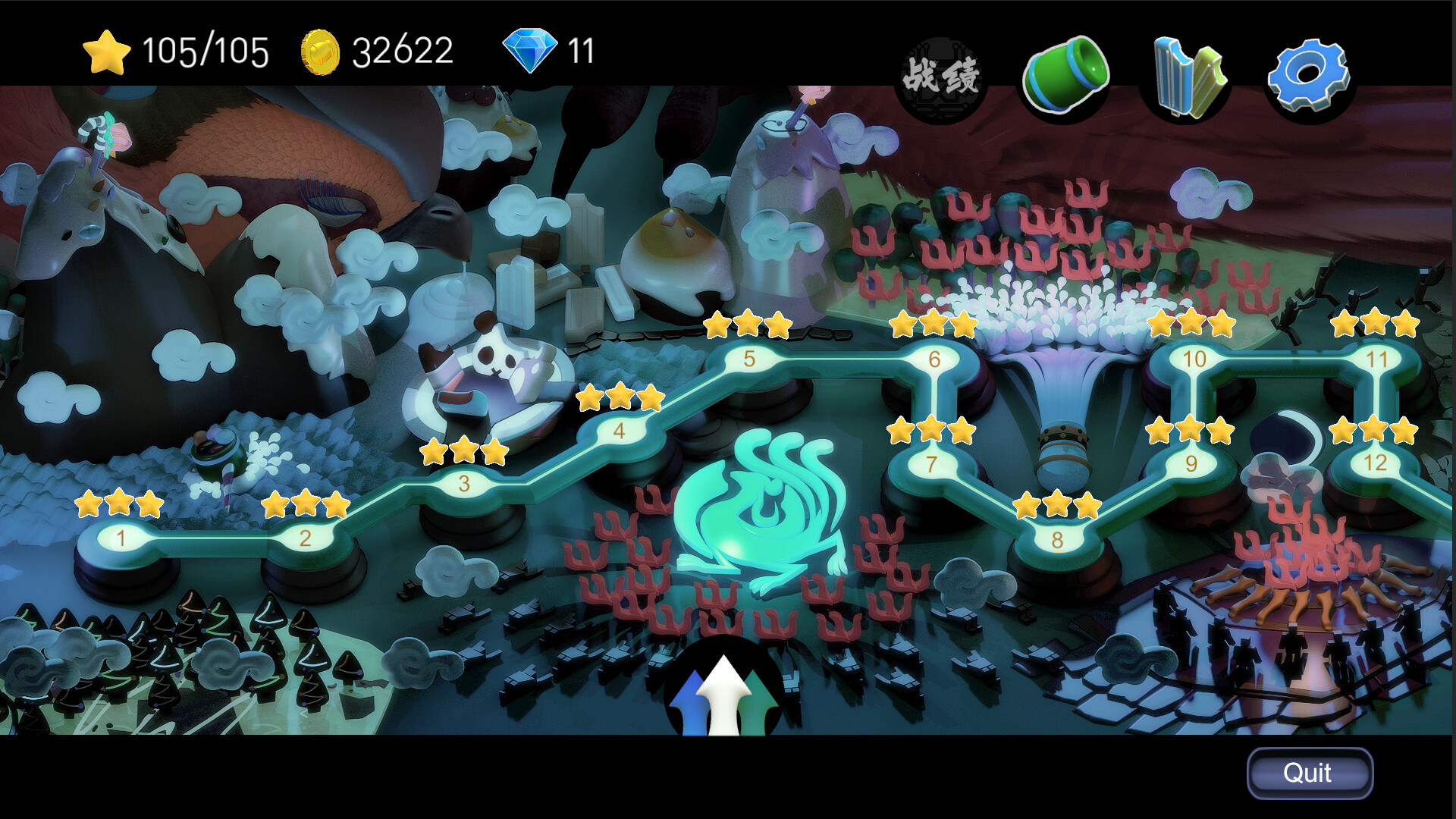This screenshot has height=819, width=1456.
Task: Click the star counter showing 105/105
Action: tap(182, 52)
